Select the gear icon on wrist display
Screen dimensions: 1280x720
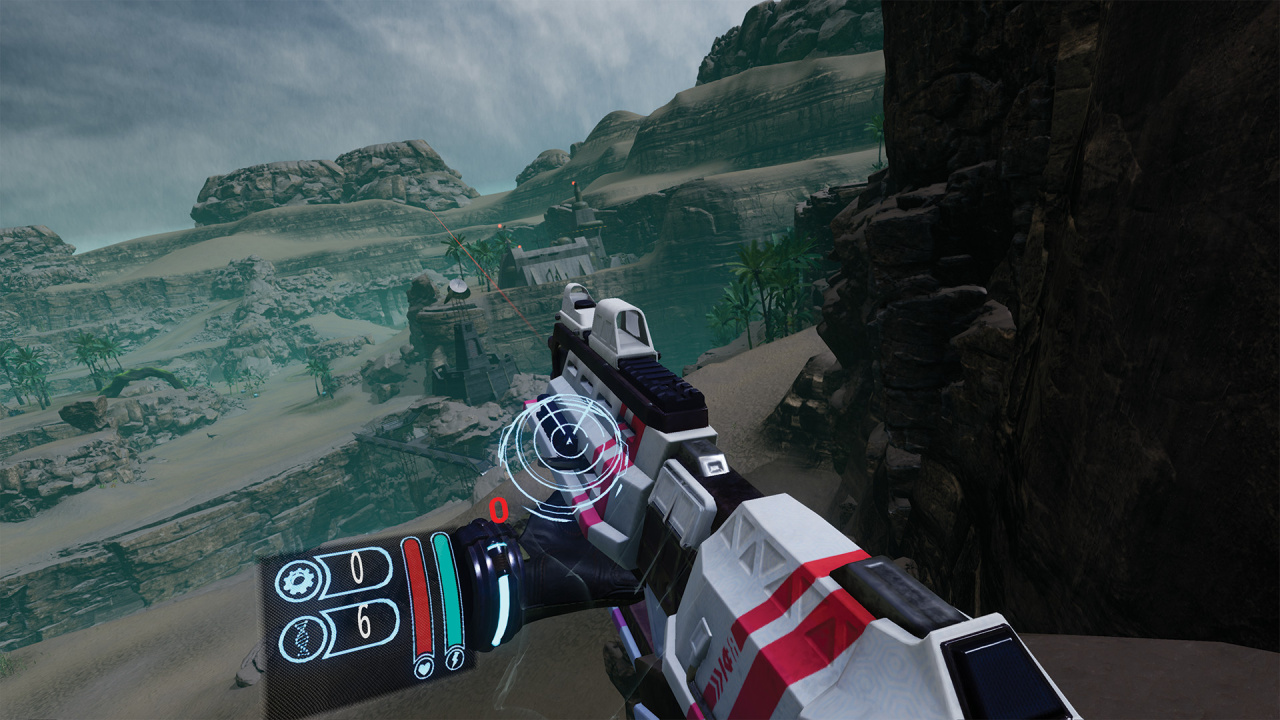[297, 582]
